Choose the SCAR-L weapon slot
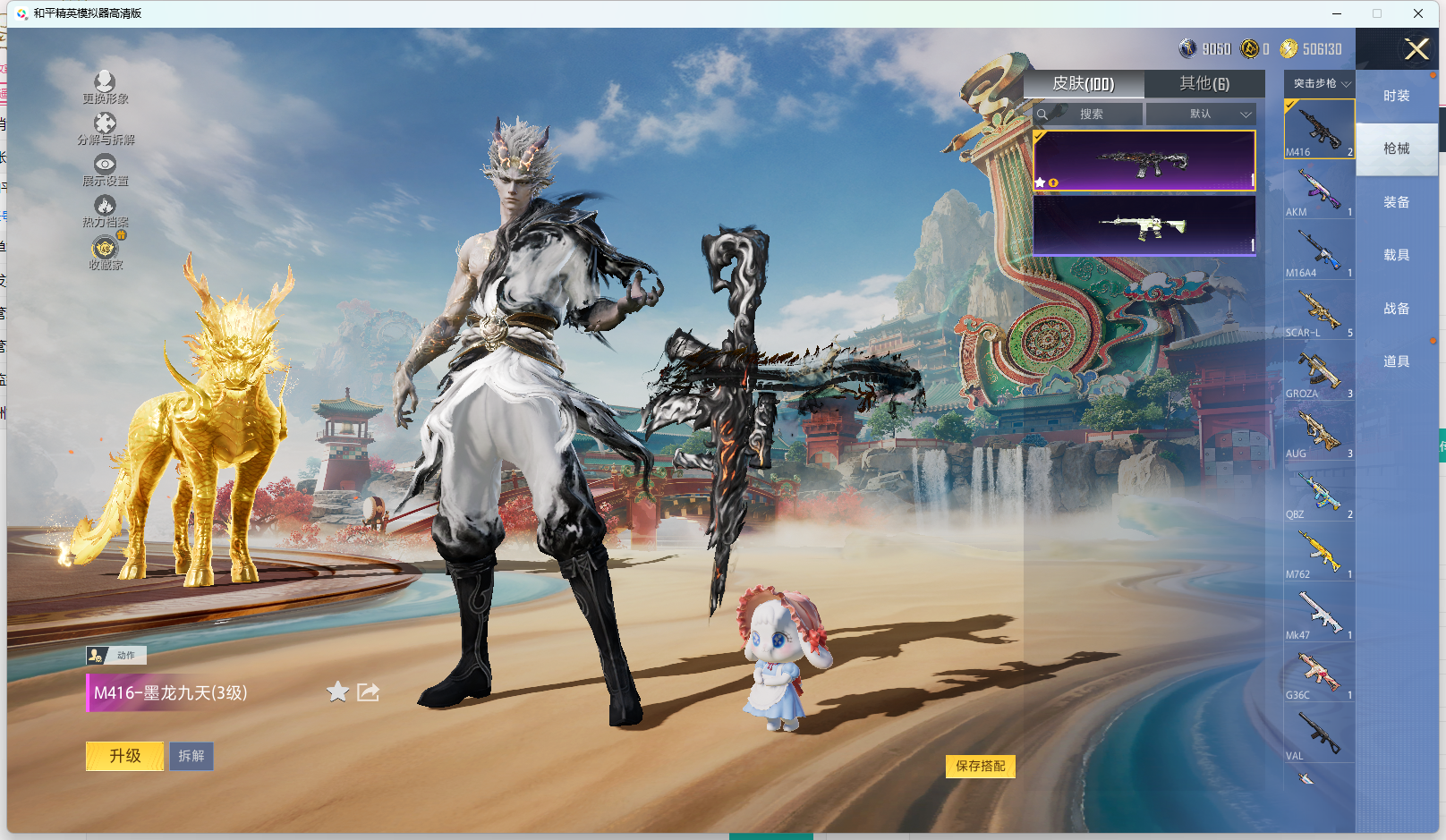This screenshot has width=1446, height=840. pyautogui.click(x=1319, y=312)
